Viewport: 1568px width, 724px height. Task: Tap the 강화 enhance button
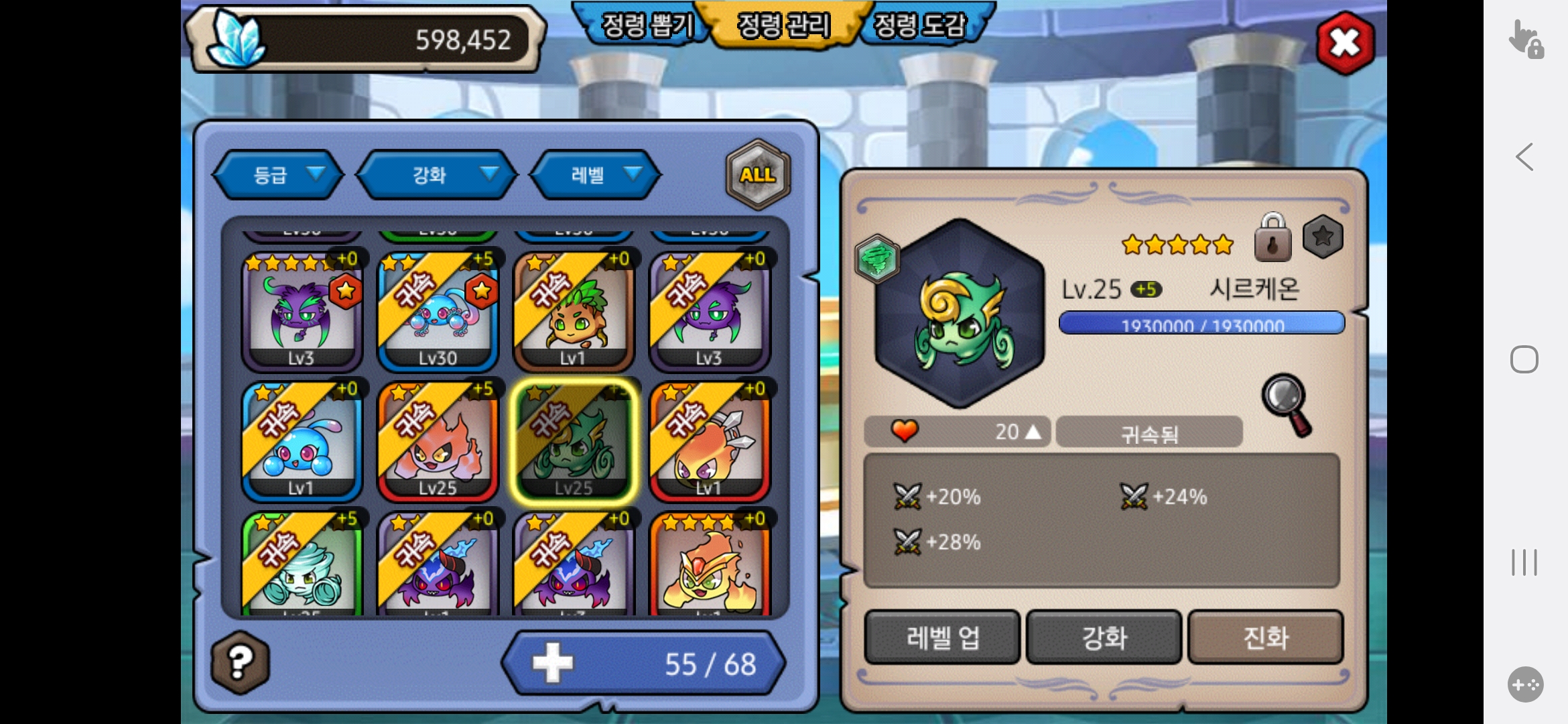point(1104,638)
